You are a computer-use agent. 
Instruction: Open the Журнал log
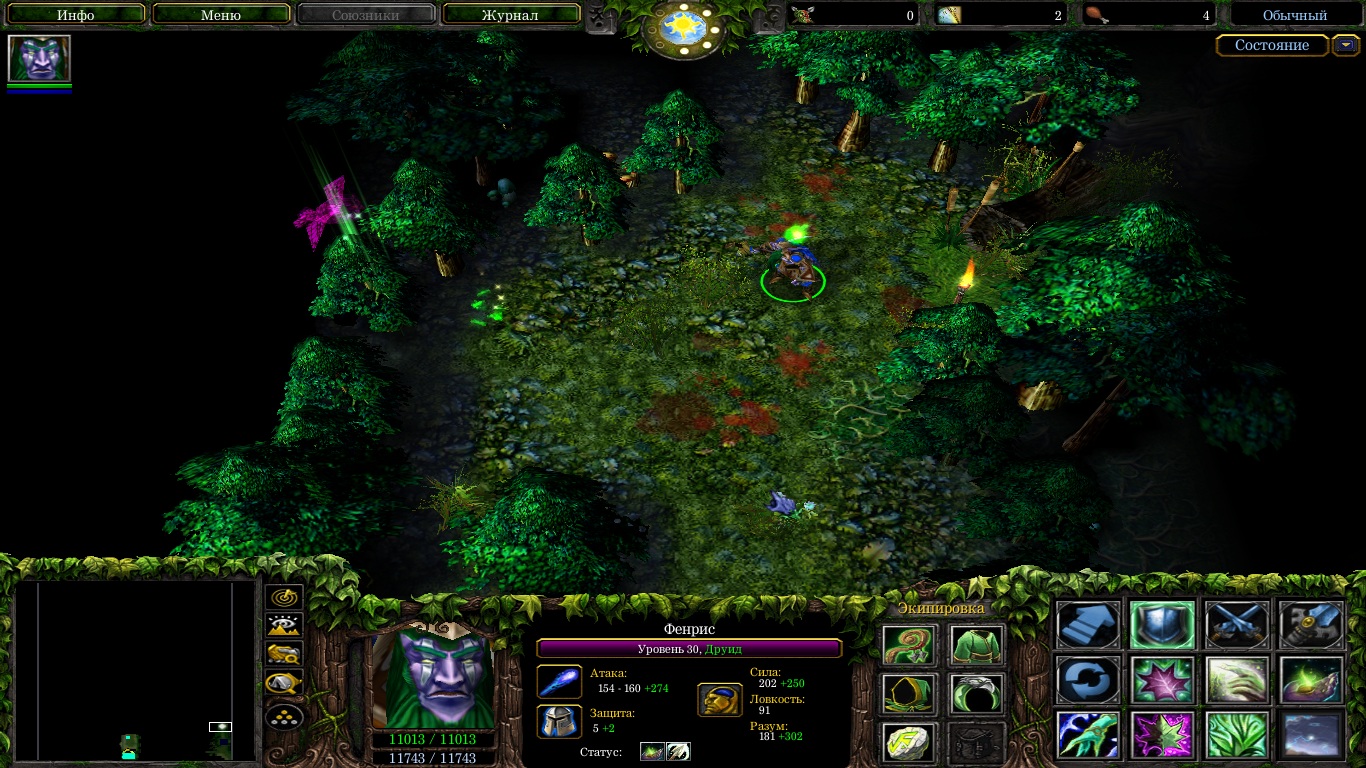pos(510,15)
